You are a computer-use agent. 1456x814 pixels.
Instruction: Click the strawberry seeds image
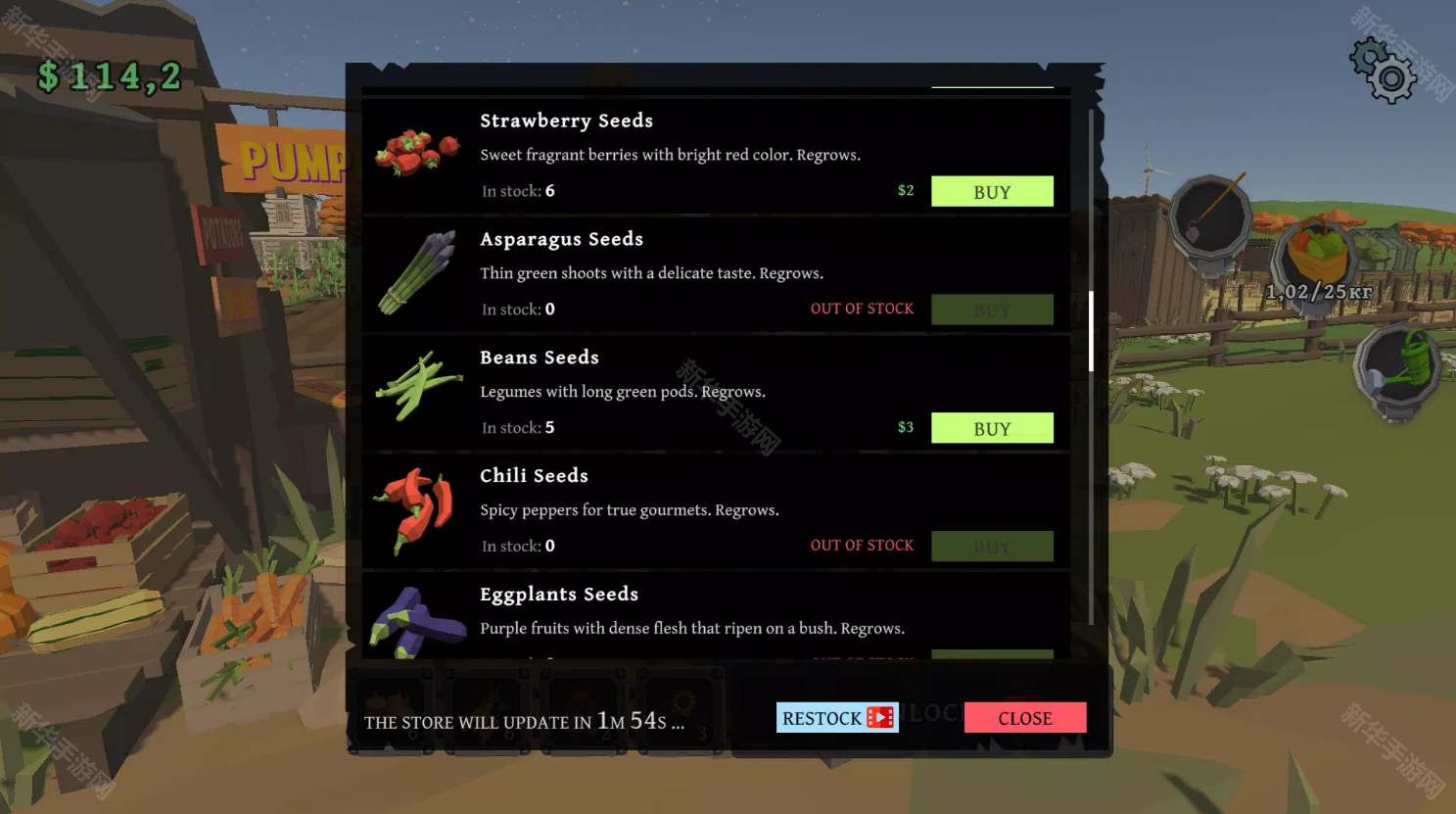click(x=418, y=152)
